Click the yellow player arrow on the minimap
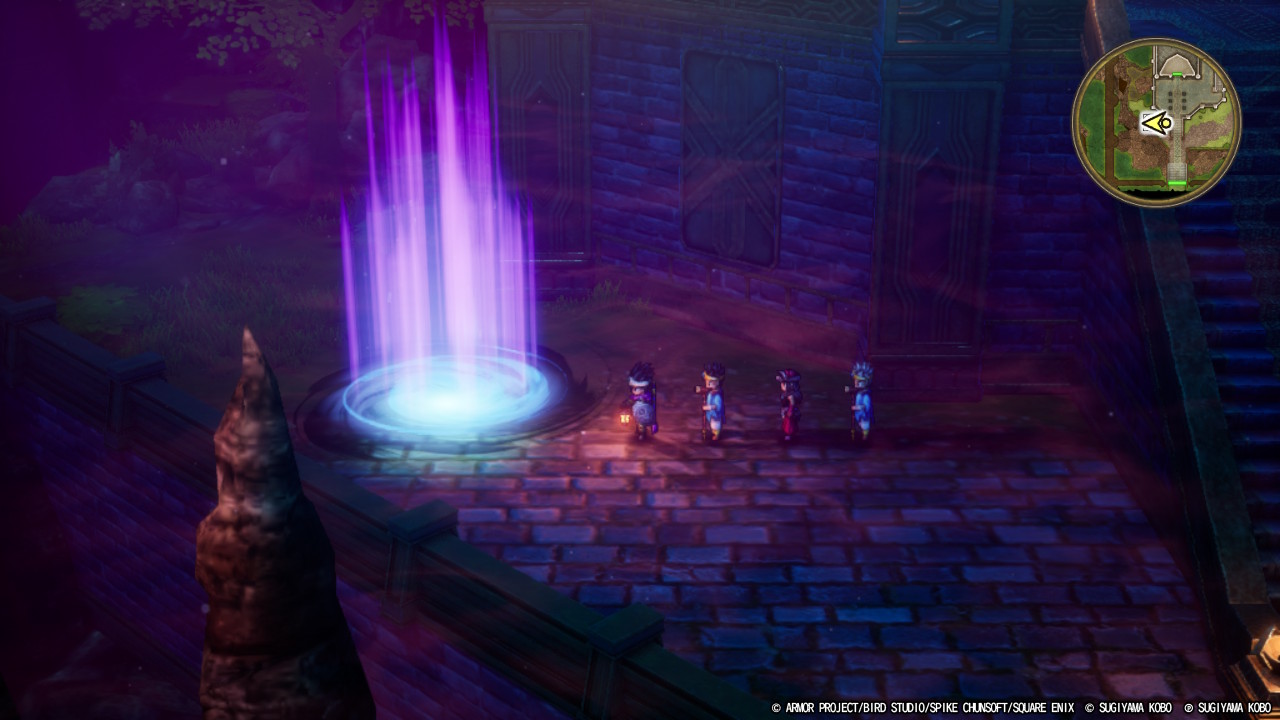The width and height of the screenshot is (1280, 720). 1156,123
